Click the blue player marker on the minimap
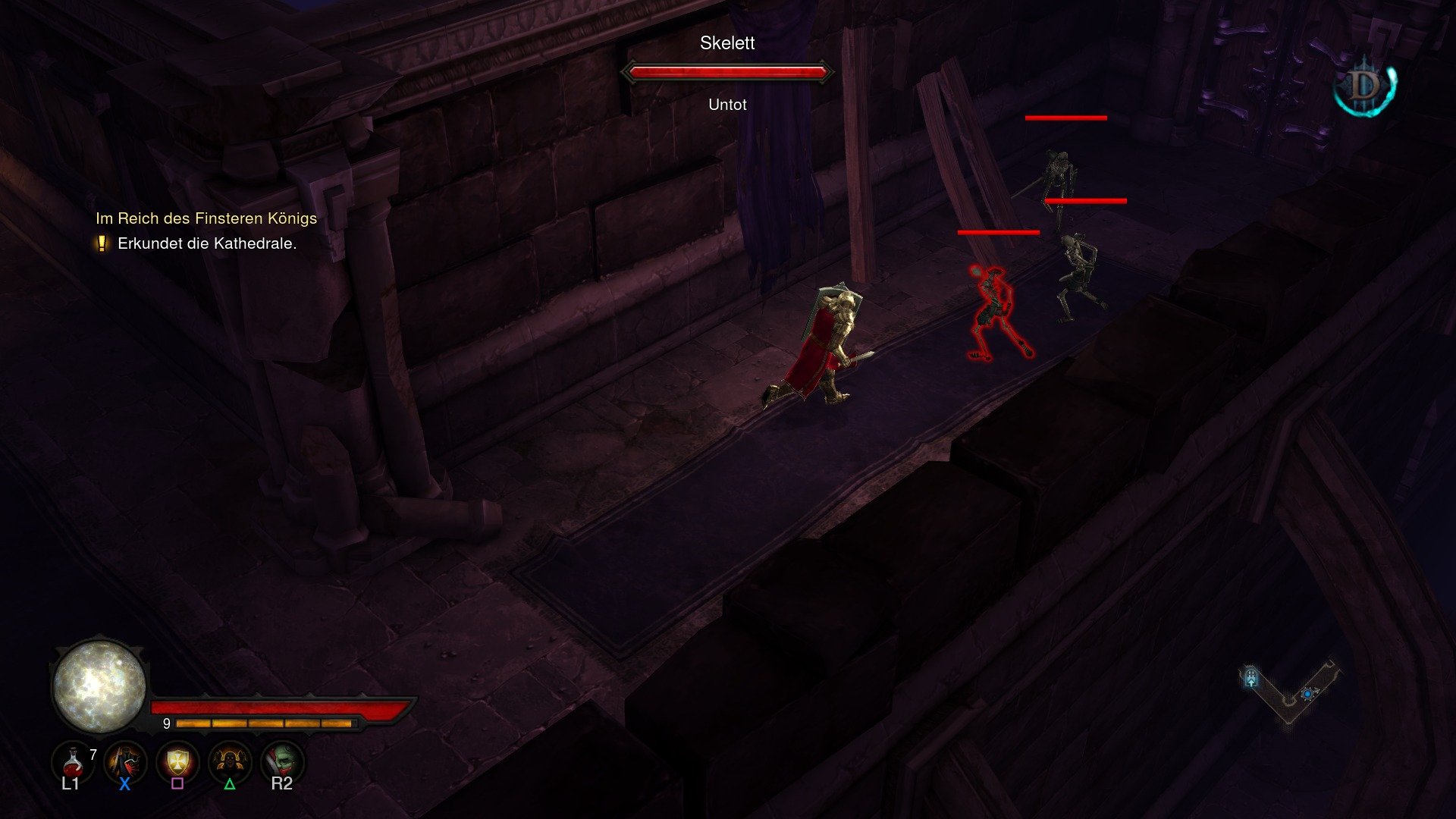 tap(1307, 695)
